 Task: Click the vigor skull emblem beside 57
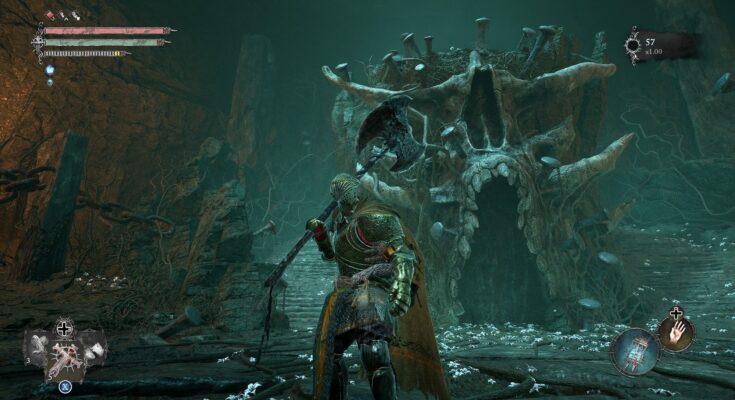633,45
